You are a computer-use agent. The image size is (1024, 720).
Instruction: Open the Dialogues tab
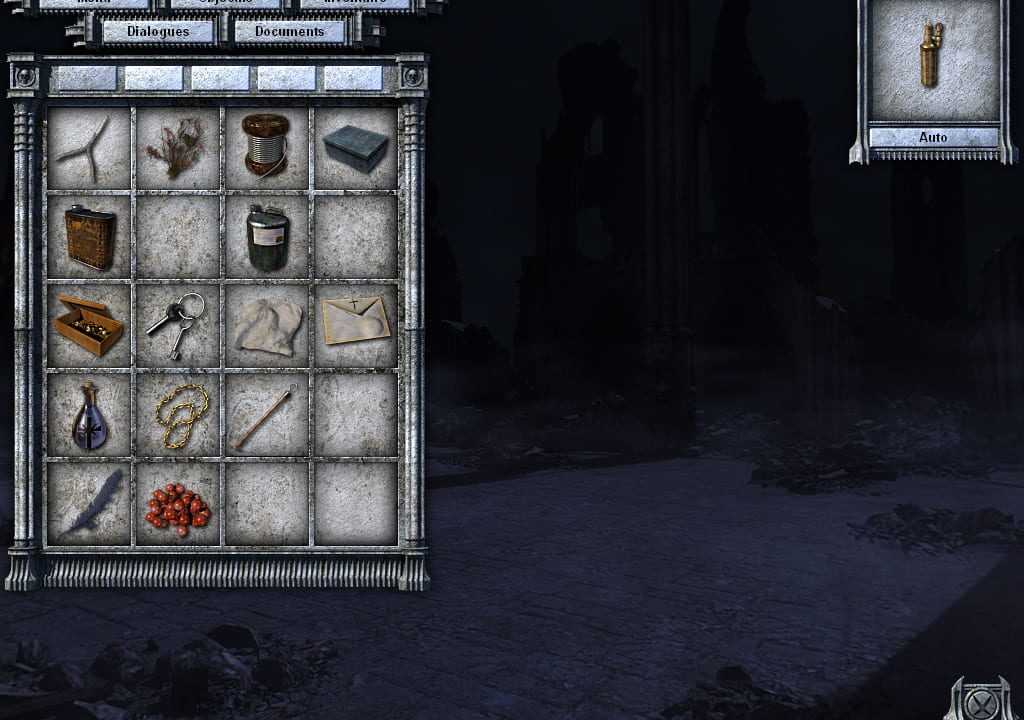[158, 31]
